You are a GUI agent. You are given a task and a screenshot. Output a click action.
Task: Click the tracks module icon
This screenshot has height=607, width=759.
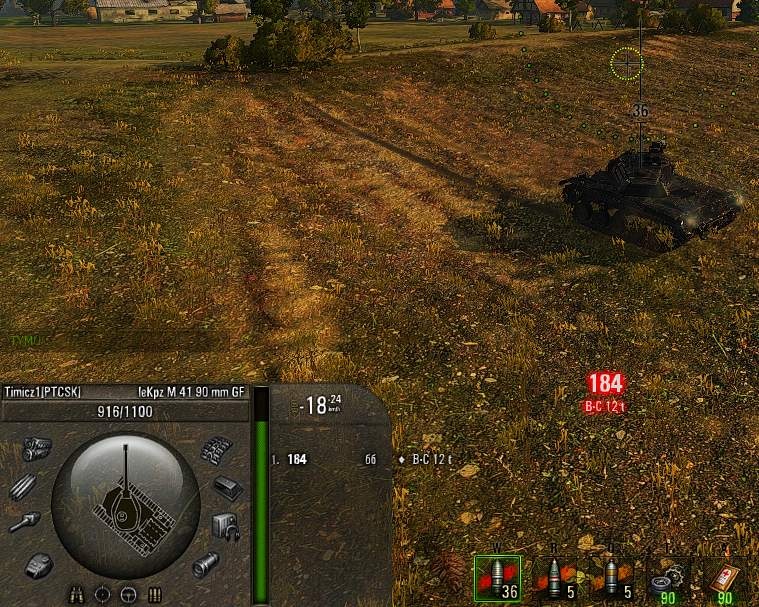[216, 451]
